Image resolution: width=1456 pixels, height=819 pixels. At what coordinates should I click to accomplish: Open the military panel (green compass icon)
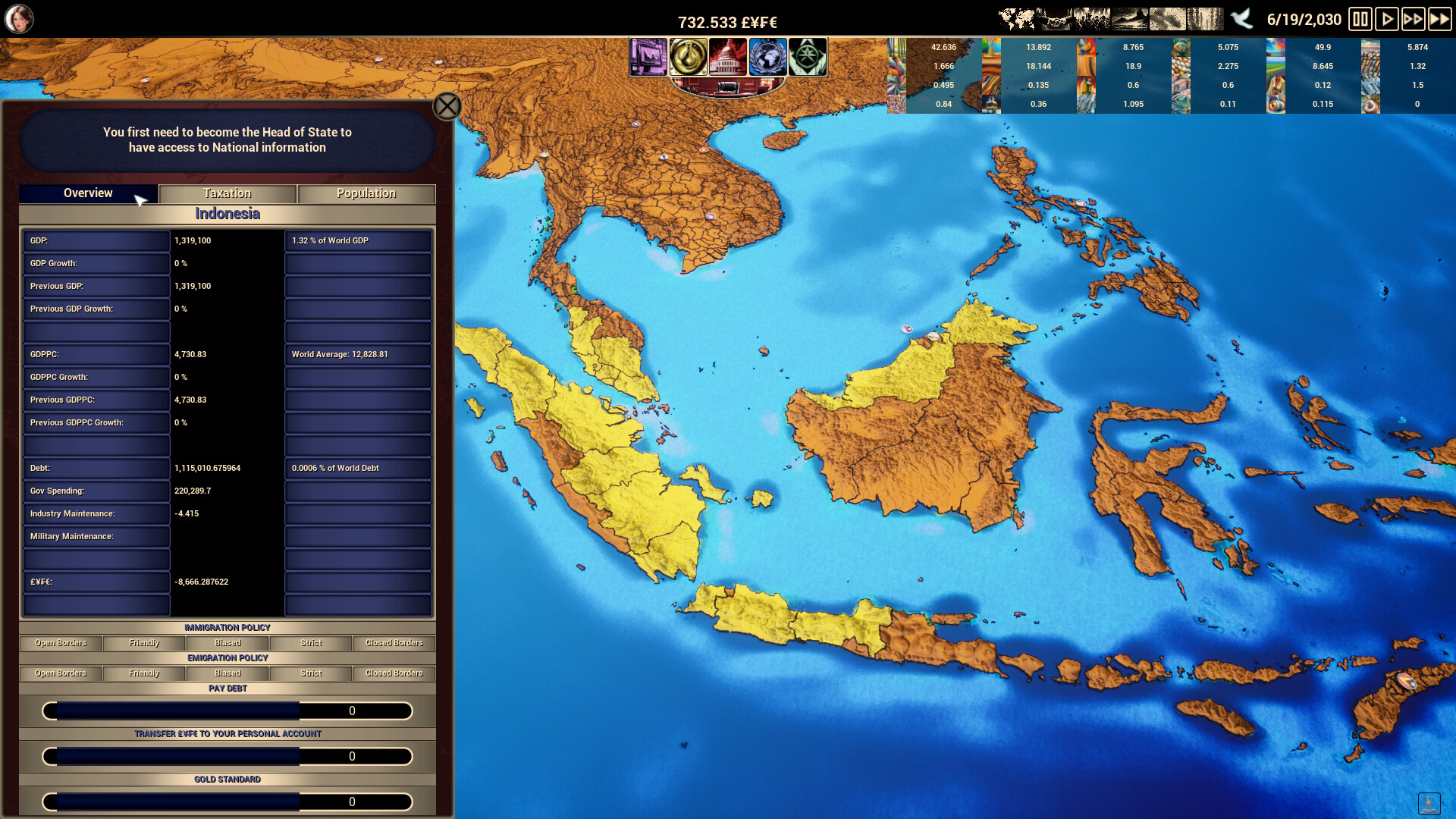coord(808,57)
